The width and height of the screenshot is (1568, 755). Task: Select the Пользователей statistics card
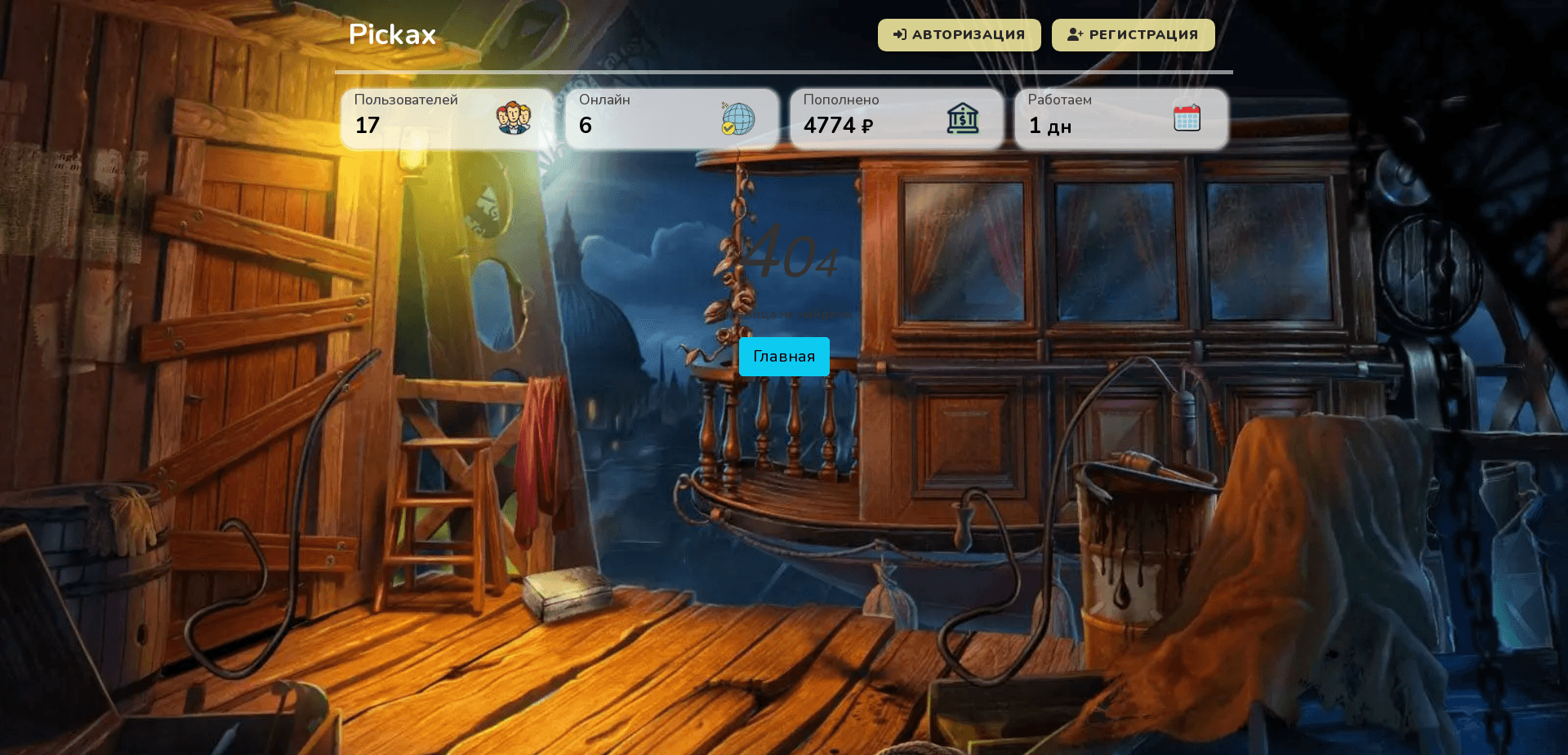coord(447,118)
